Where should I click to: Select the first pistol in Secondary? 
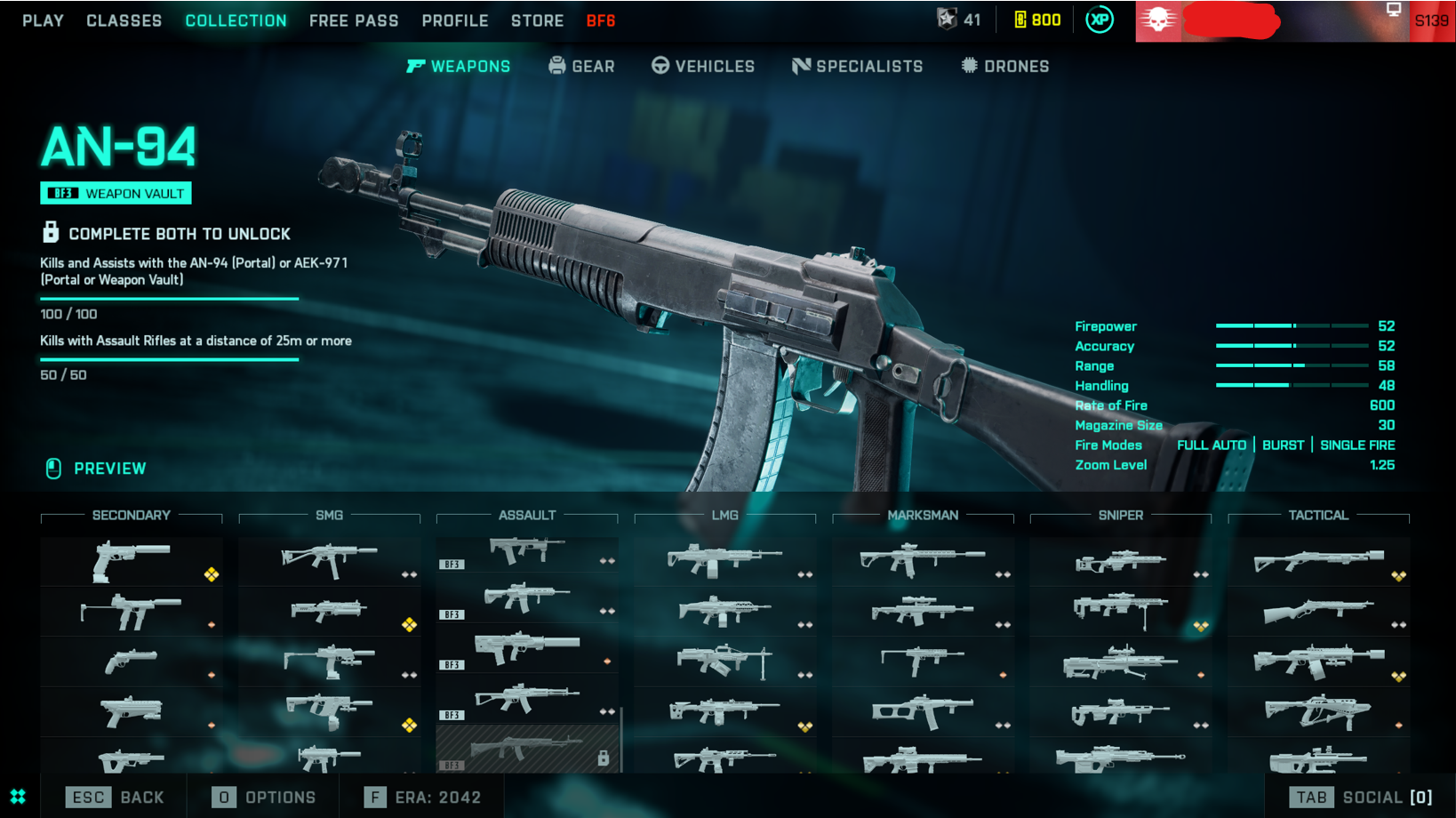click(x=132, y=561)
